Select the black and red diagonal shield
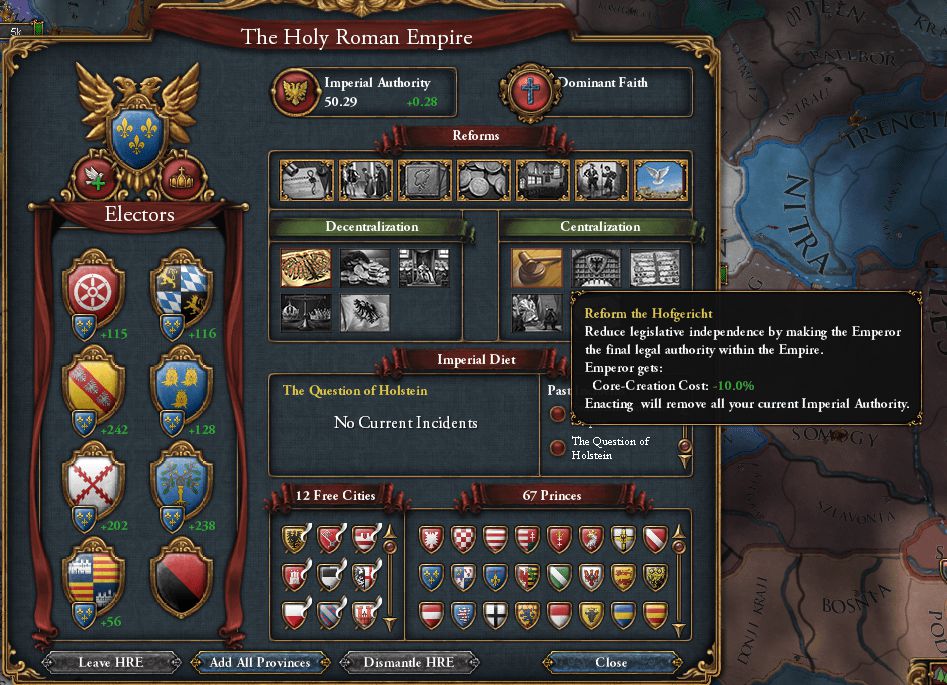 point(181,578)
